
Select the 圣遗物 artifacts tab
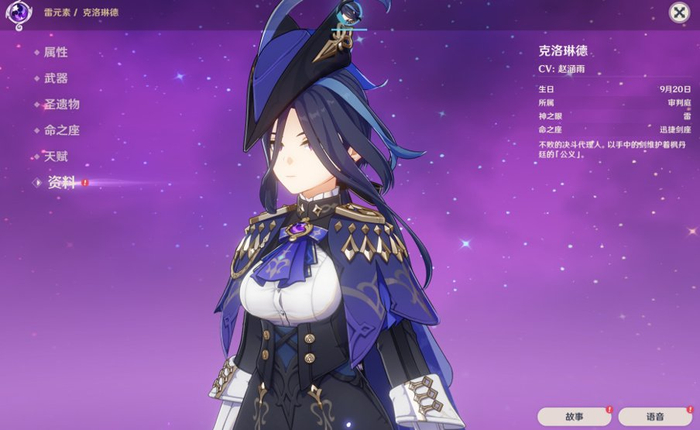[61, 103]
